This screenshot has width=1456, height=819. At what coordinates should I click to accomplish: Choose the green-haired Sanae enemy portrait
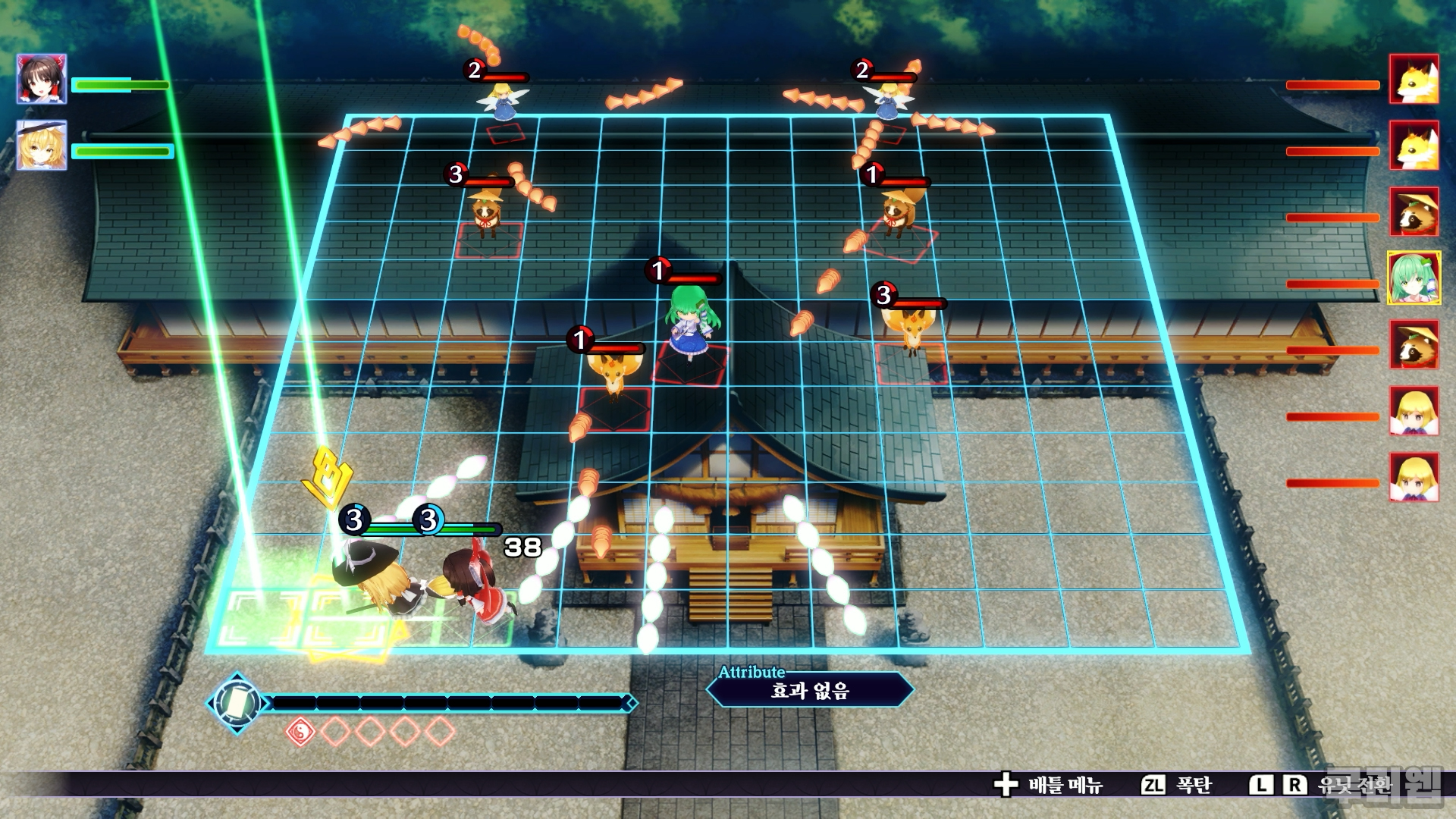[x=1414, y=278]
